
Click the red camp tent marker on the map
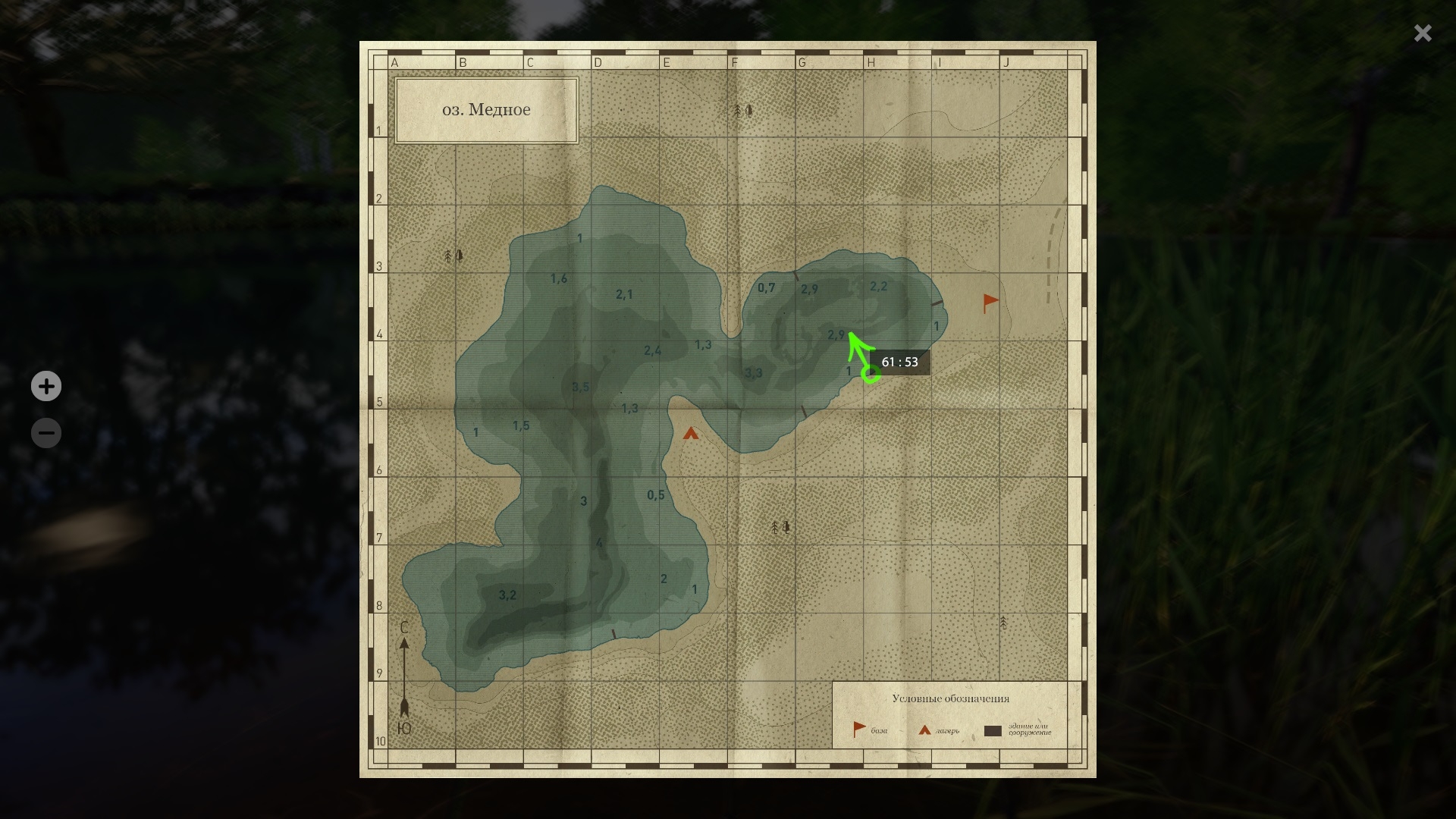pyautogui.click(x=690, y=434)
